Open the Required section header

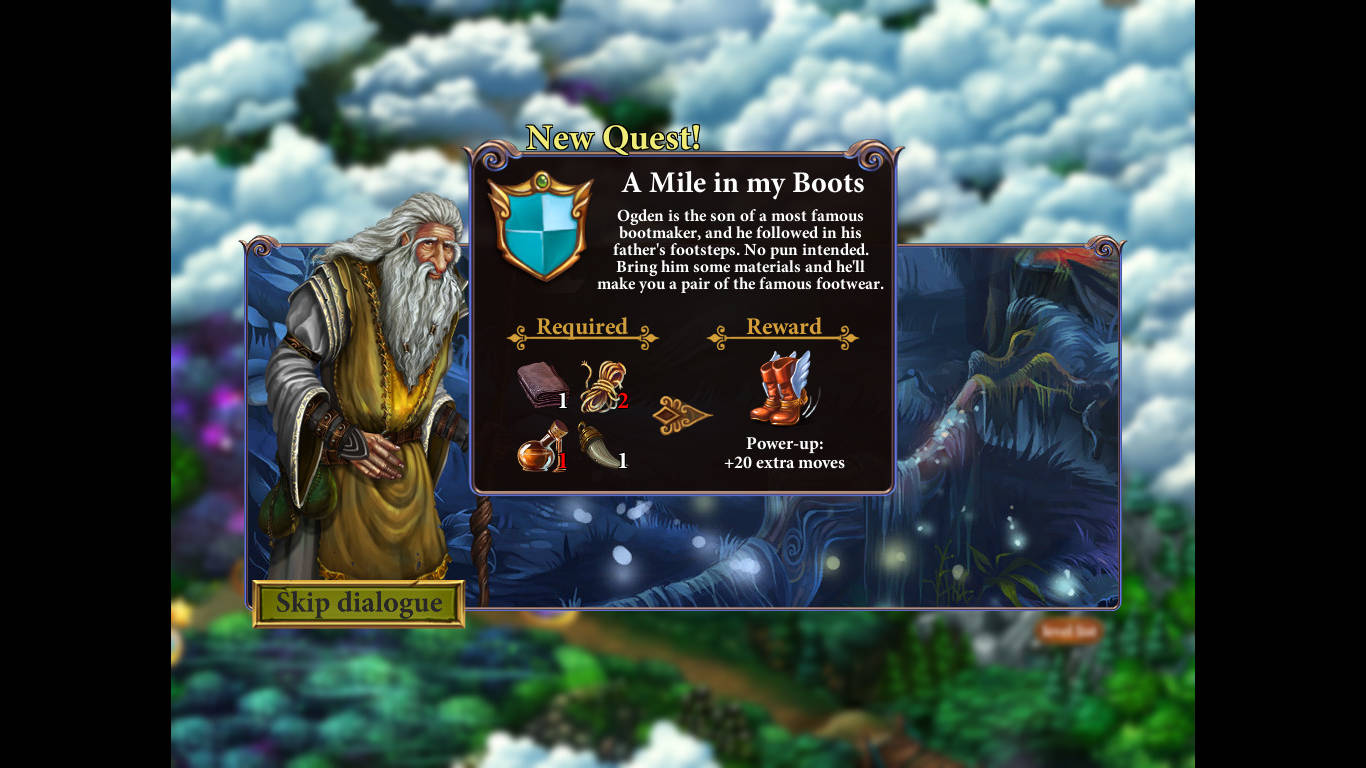pos(582,328)
